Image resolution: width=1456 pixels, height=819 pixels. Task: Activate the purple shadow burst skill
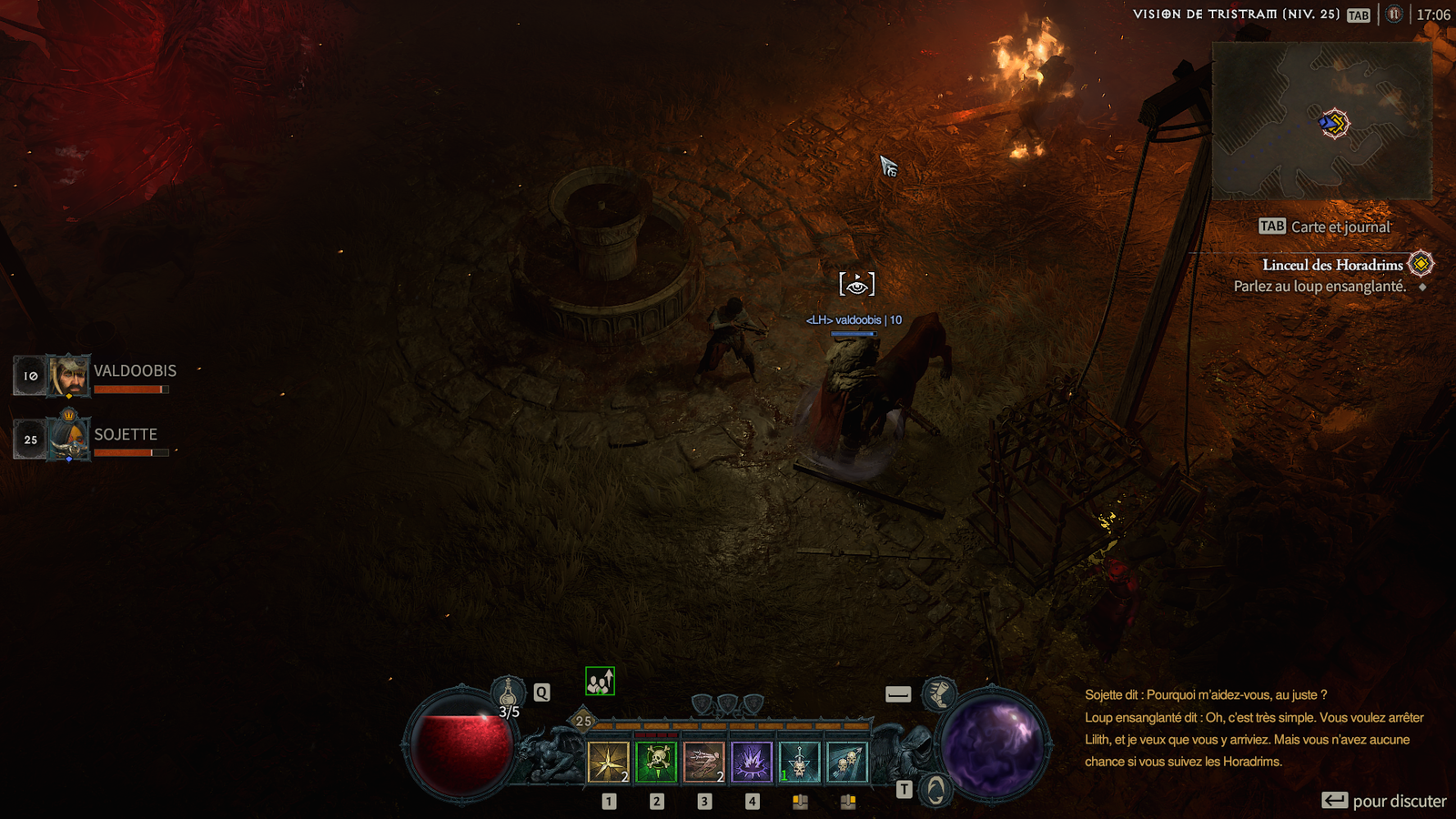coord(752,762)
